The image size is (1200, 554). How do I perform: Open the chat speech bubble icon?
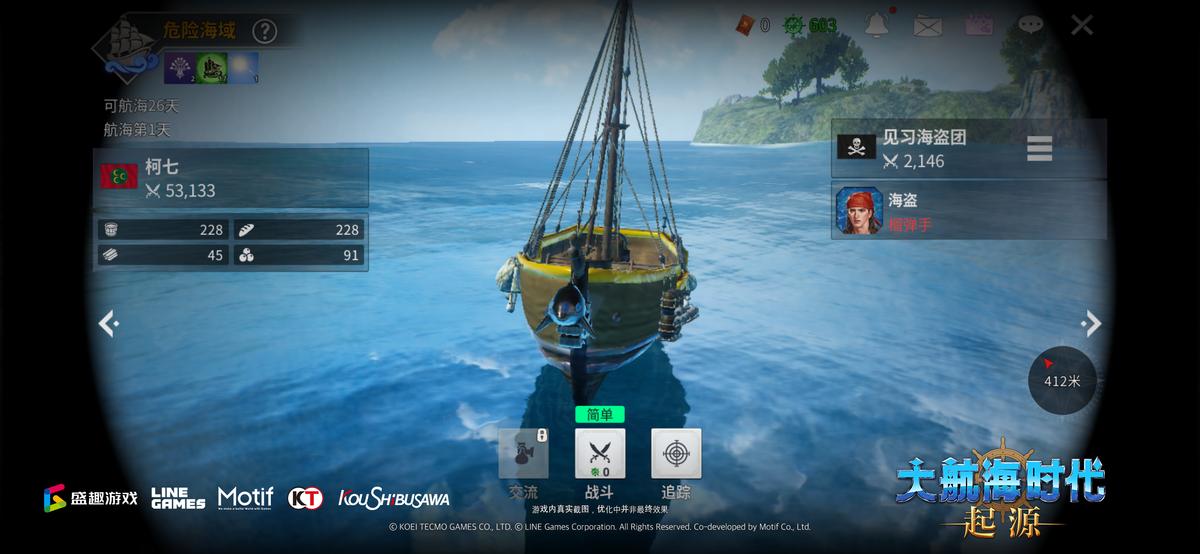tap(1030, 26)
